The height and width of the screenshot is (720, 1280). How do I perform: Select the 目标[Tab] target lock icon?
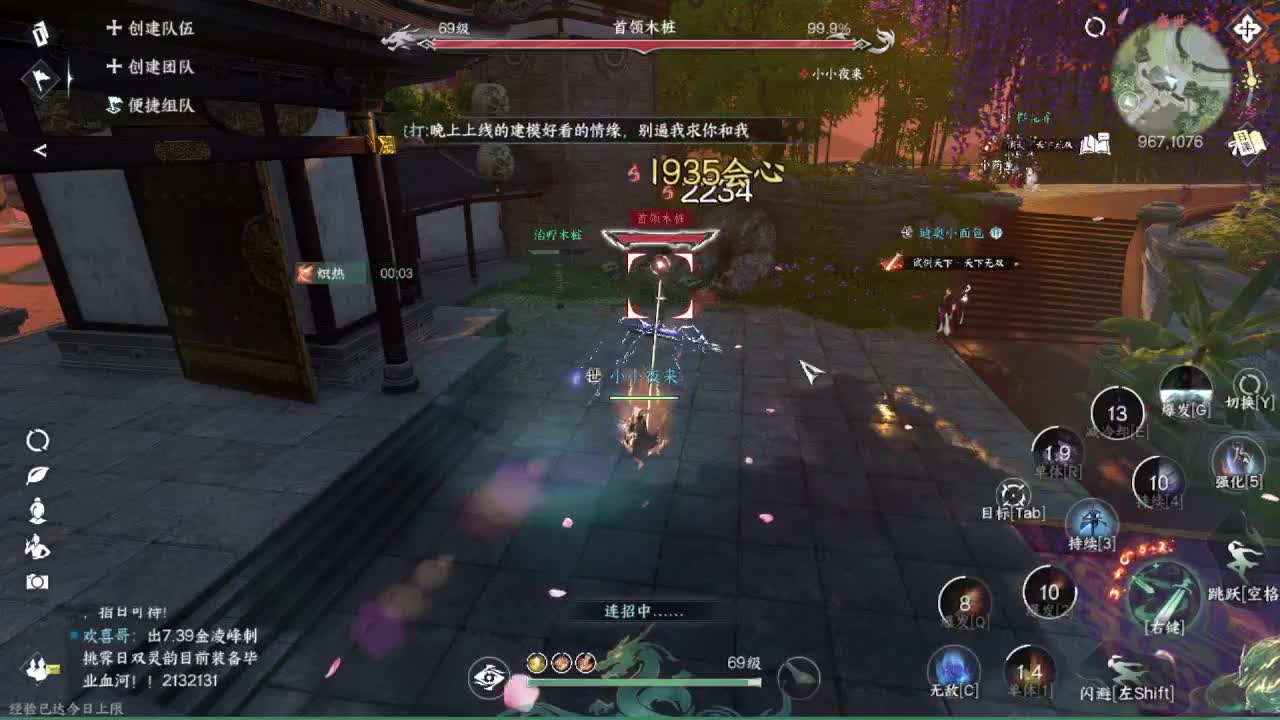pyautogui.click(x=1012, y=494)
